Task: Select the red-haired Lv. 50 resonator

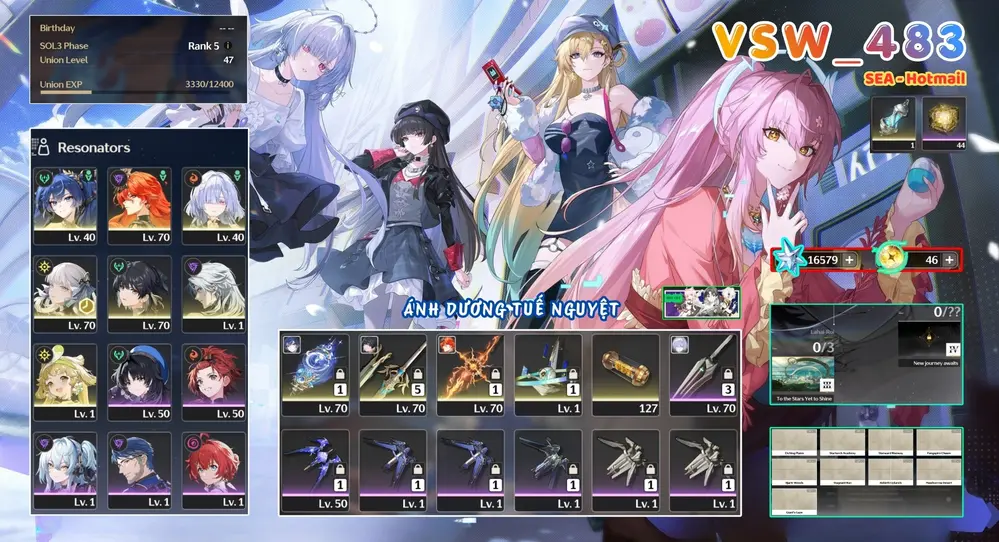Action: (x=214, y=380)
